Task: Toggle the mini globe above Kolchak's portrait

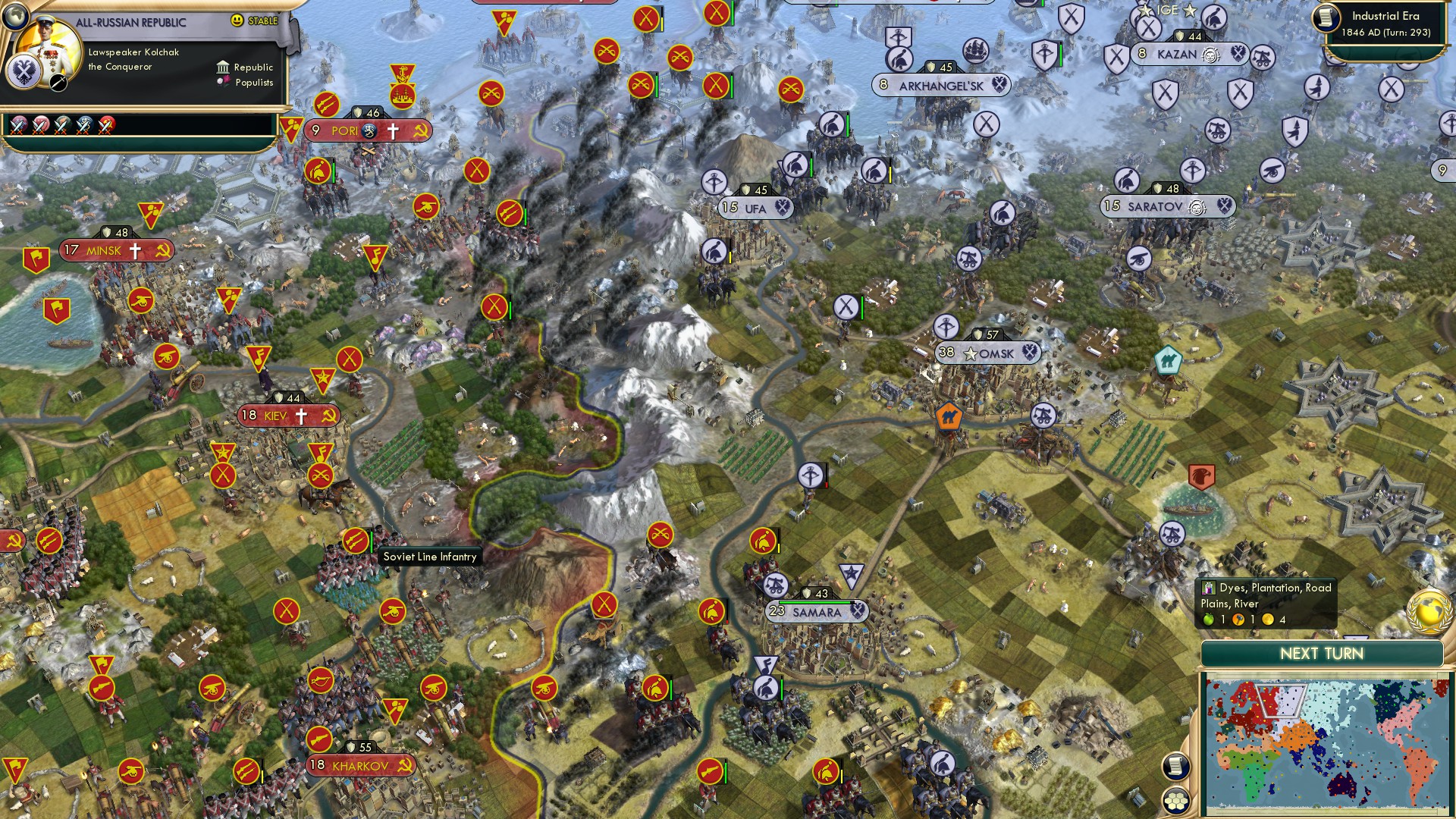Action: point(17,17)
